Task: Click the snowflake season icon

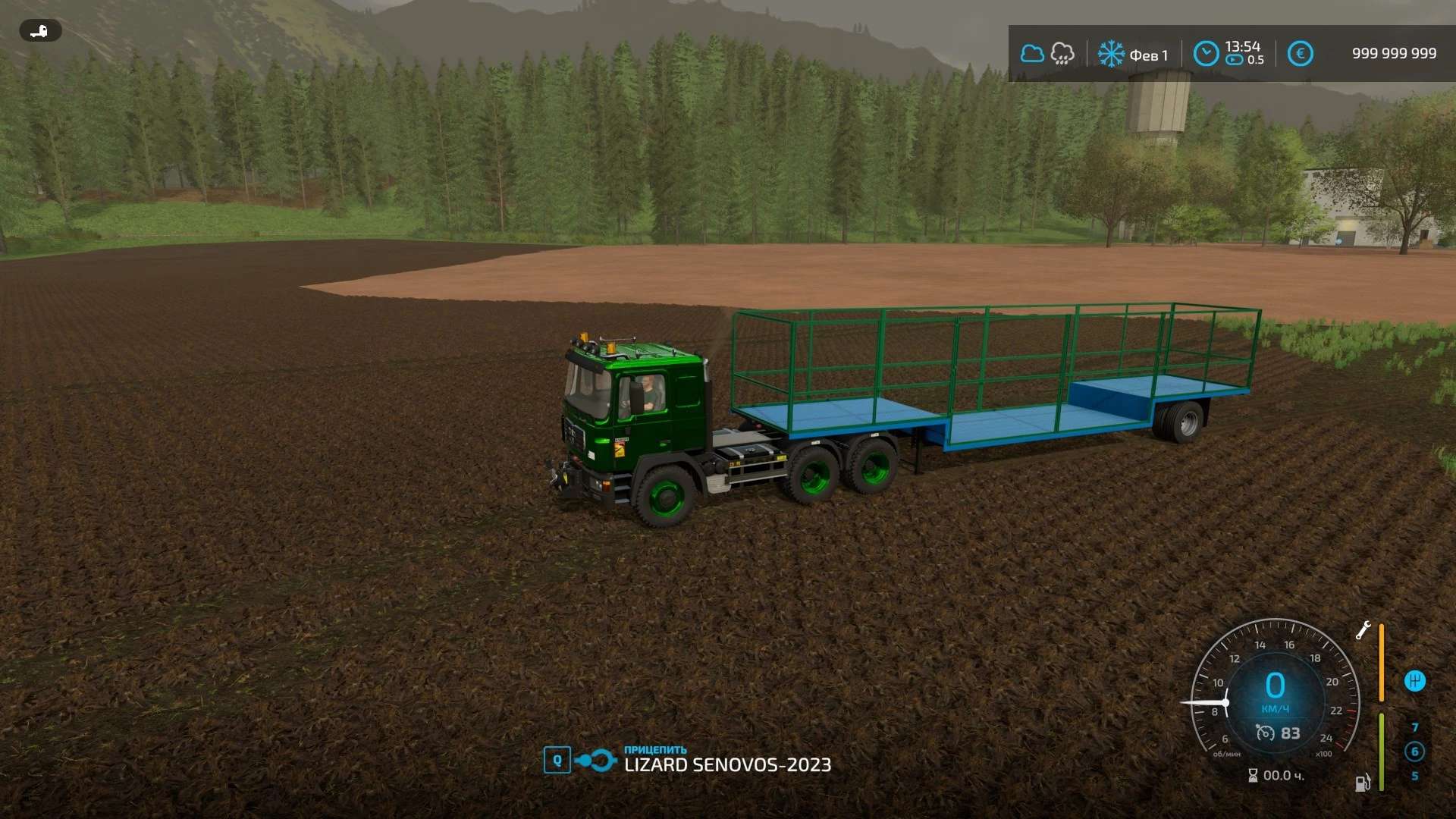Action: point(1111,54)
